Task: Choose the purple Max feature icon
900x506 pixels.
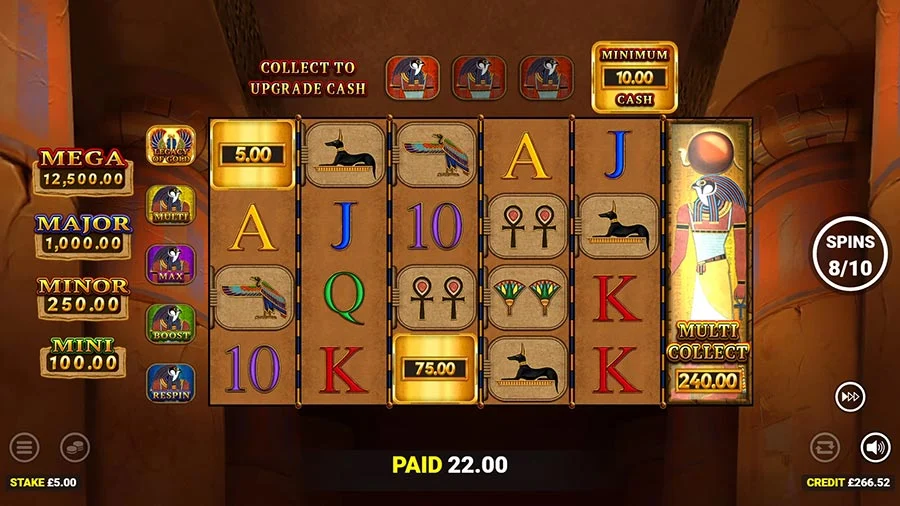Action: pos(170,264)
